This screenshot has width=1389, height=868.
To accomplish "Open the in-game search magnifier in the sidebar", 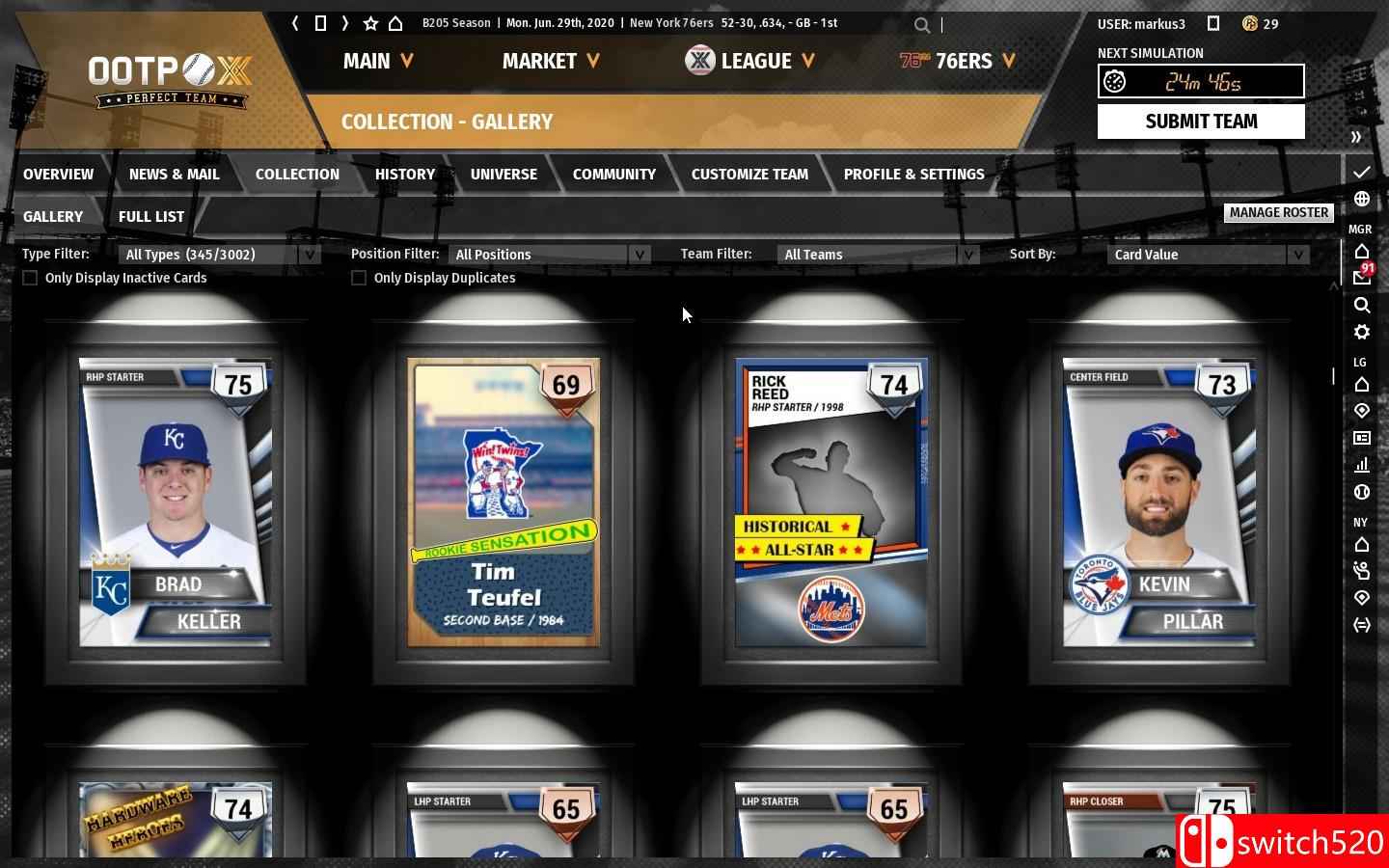I will (1362, 306).
